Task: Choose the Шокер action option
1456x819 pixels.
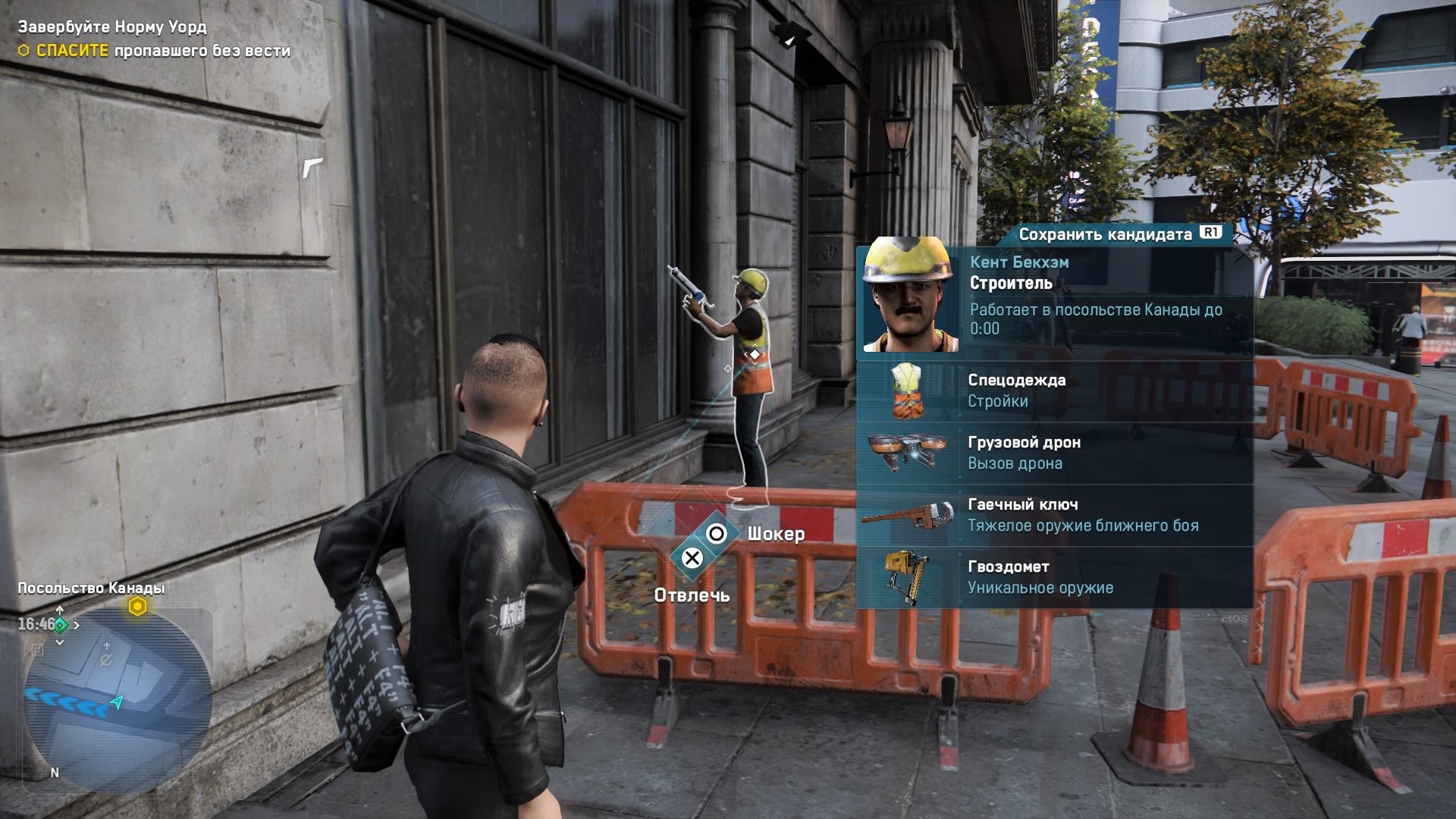Action: 775,535
